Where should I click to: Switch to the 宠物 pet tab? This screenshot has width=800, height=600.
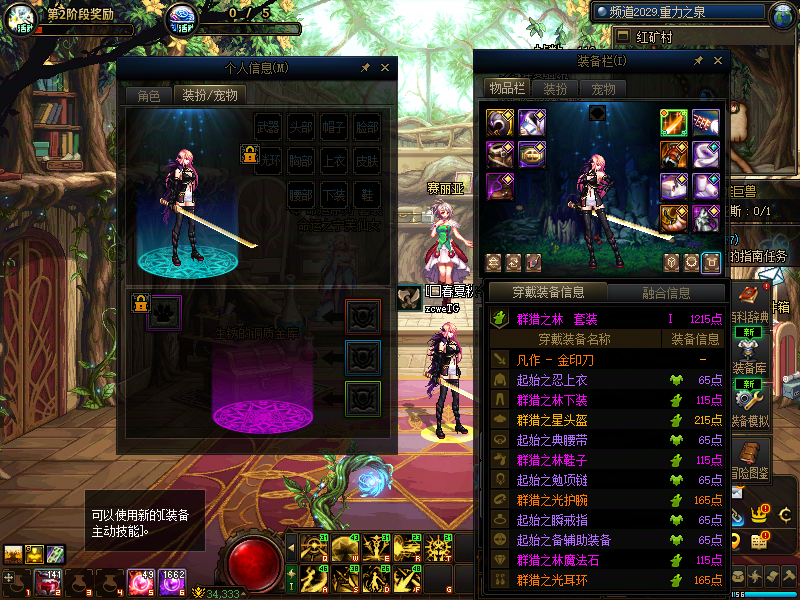click(604, 88)
